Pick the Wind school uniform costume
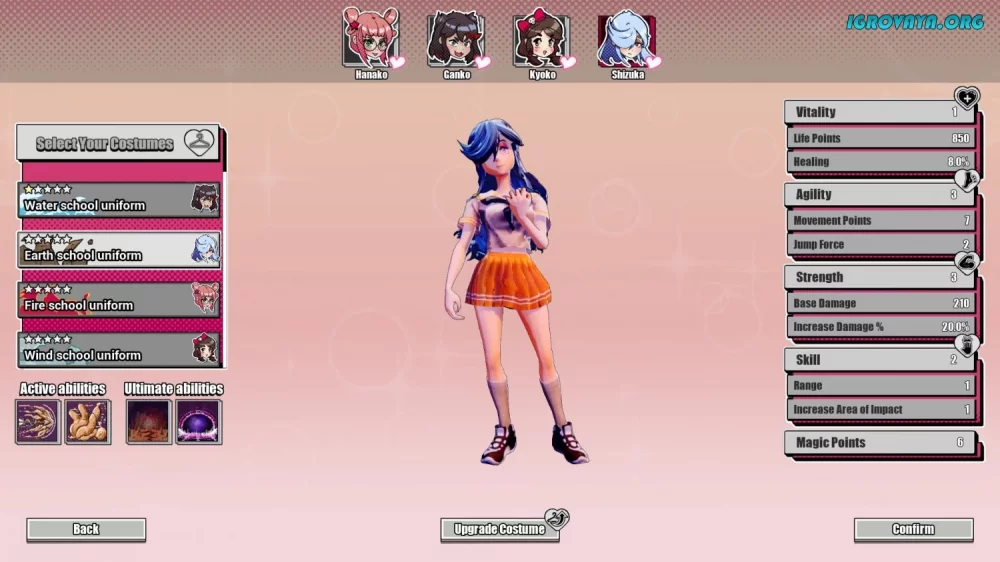The height and width of the screenshot is (562, 1000). coord(119,350)
